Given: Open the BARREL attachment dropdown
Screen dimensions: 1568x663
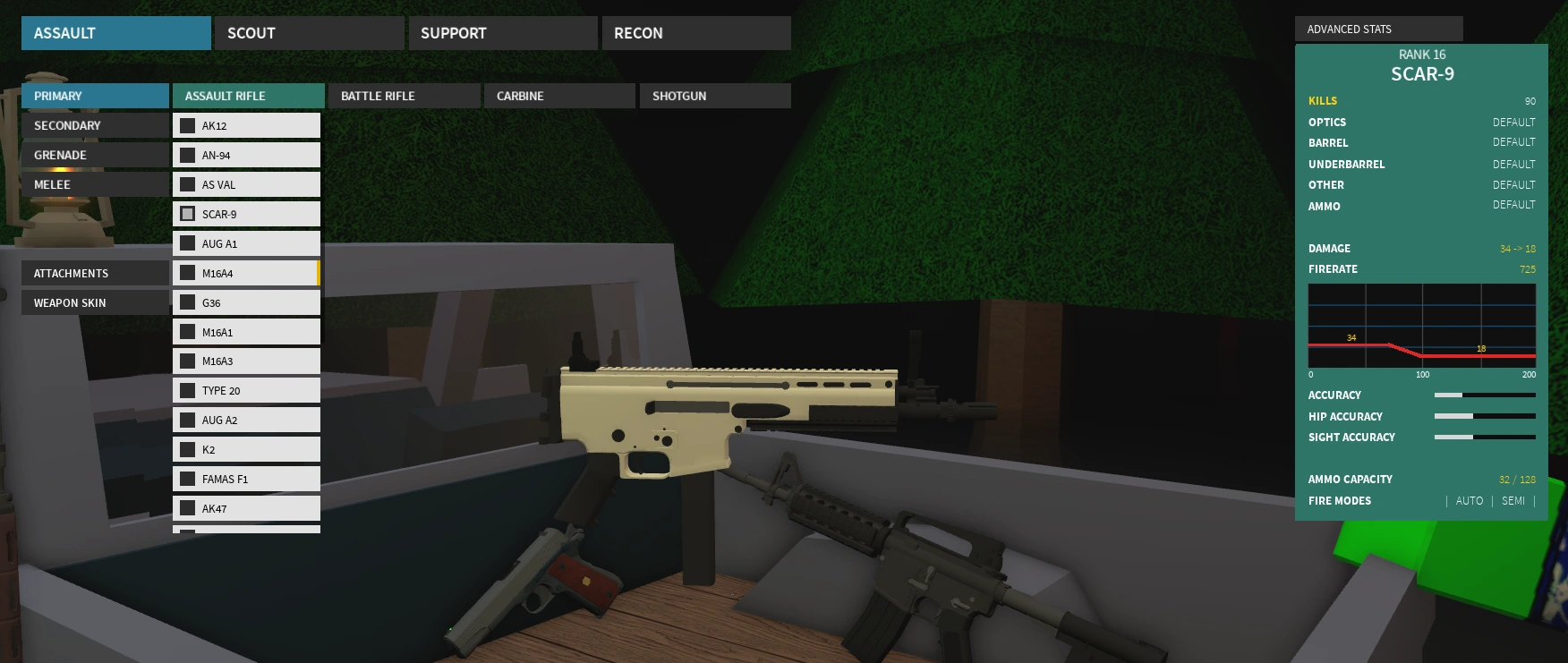Looking at the screenshot, I should (1423, 142).
